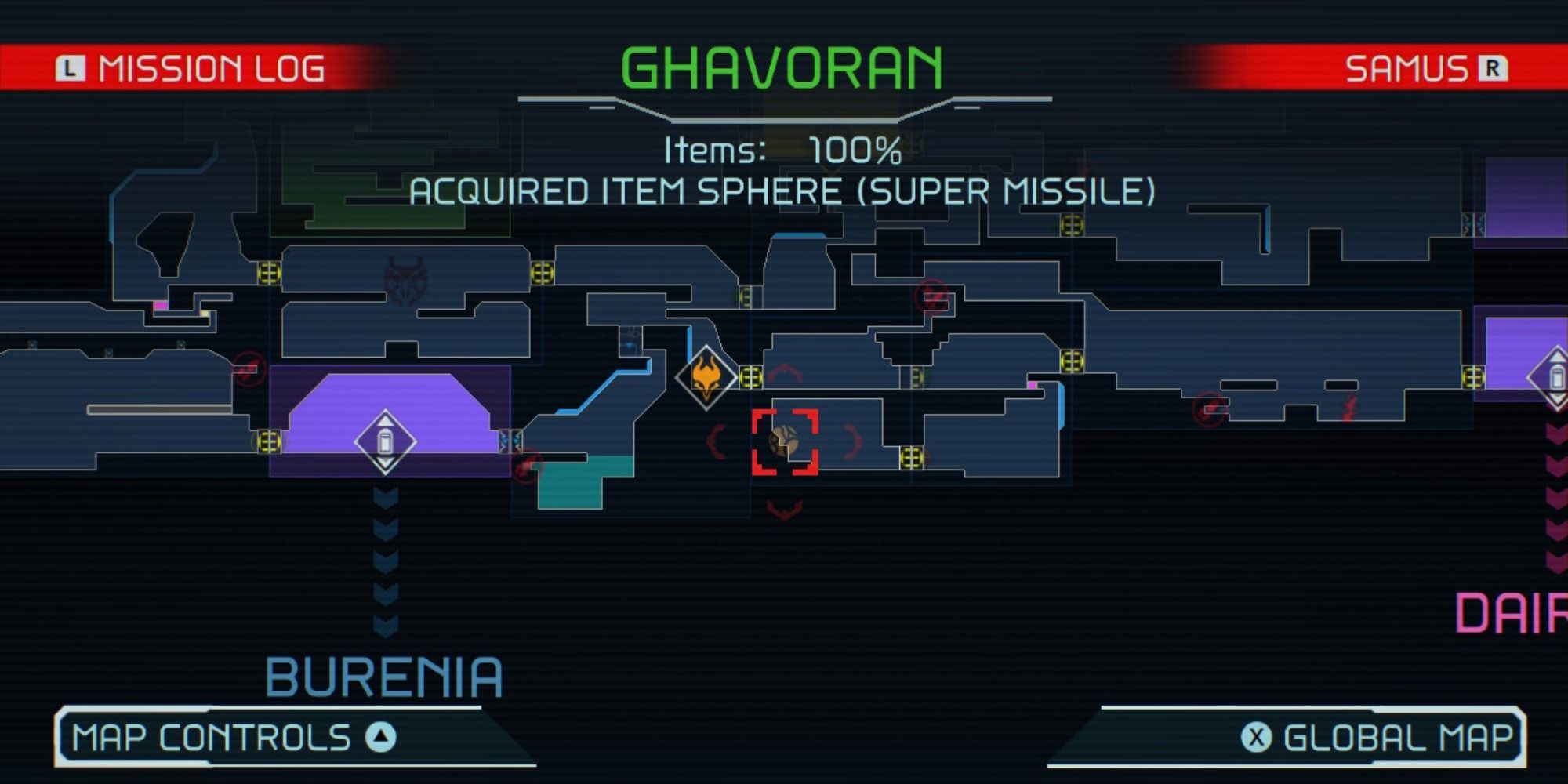This screenshot has height=784, width=1568.
Task: Click the Items 100% completion indicator
Action: (780, 149)
